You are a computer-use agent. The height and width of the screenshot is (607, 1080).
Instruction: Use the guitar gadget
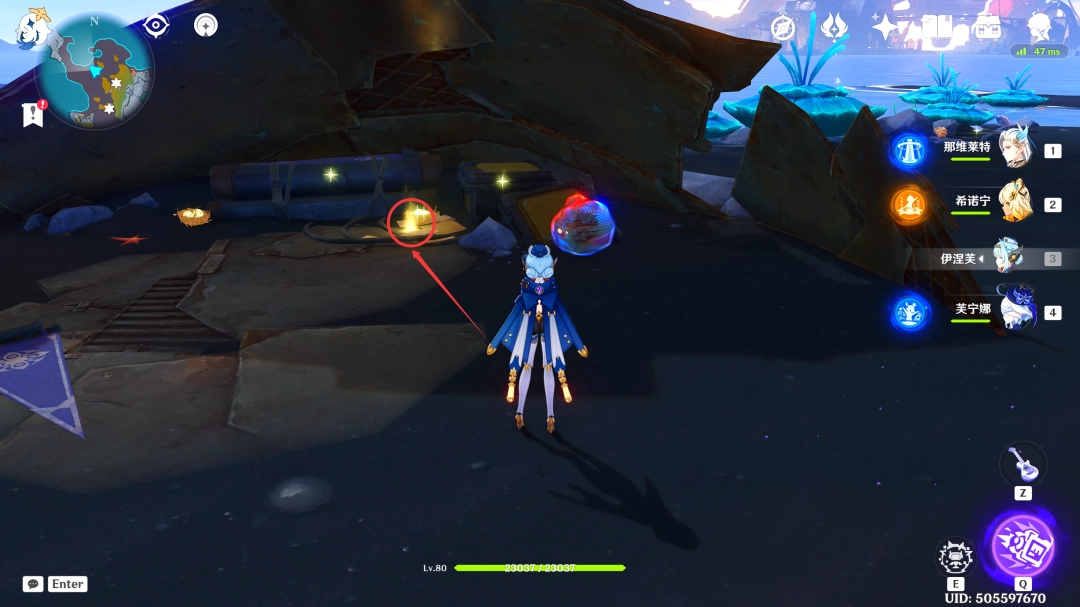[1019, 463]
